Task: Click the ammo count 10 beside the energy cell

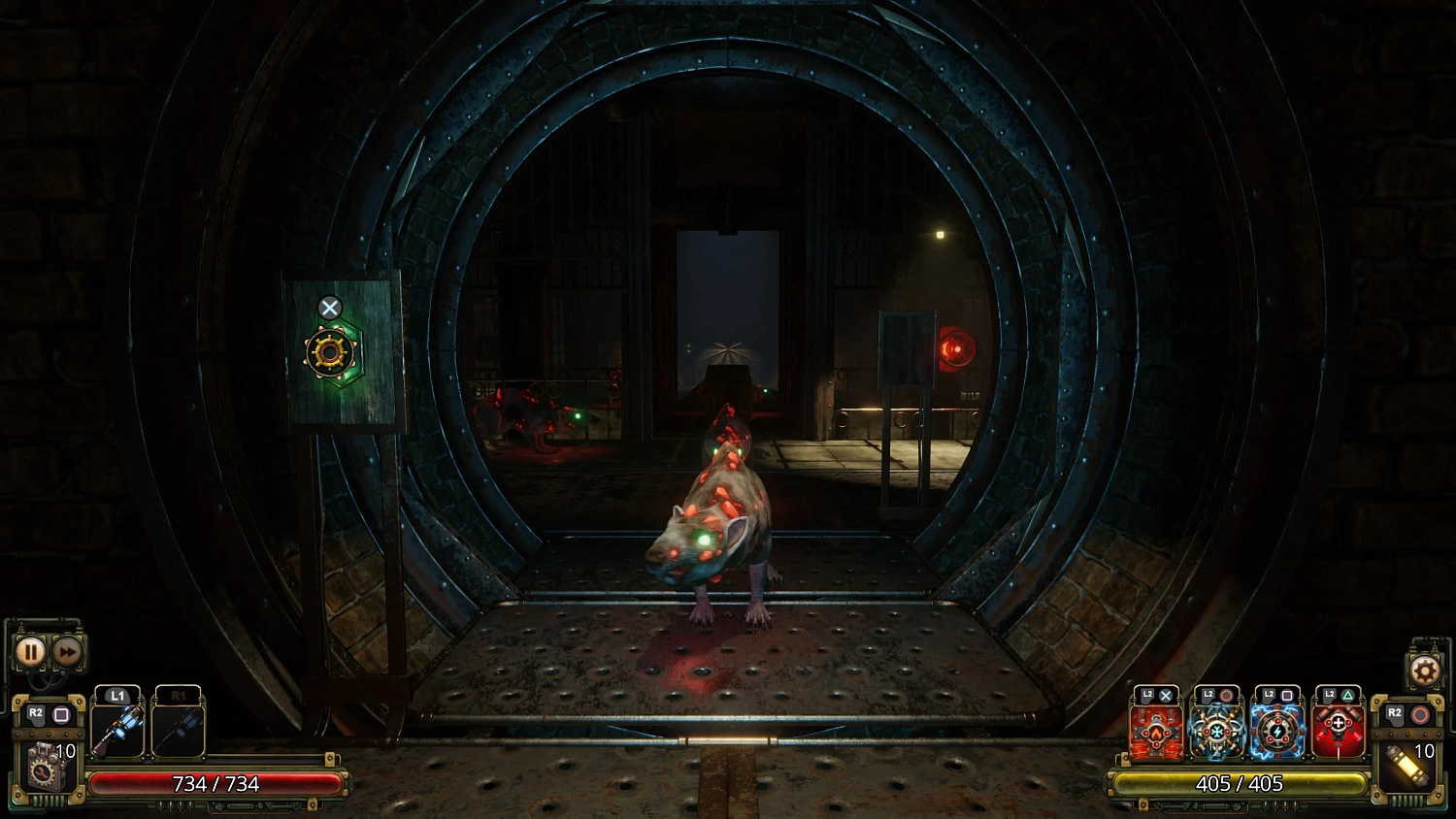Action: [x=1423, y=750]
